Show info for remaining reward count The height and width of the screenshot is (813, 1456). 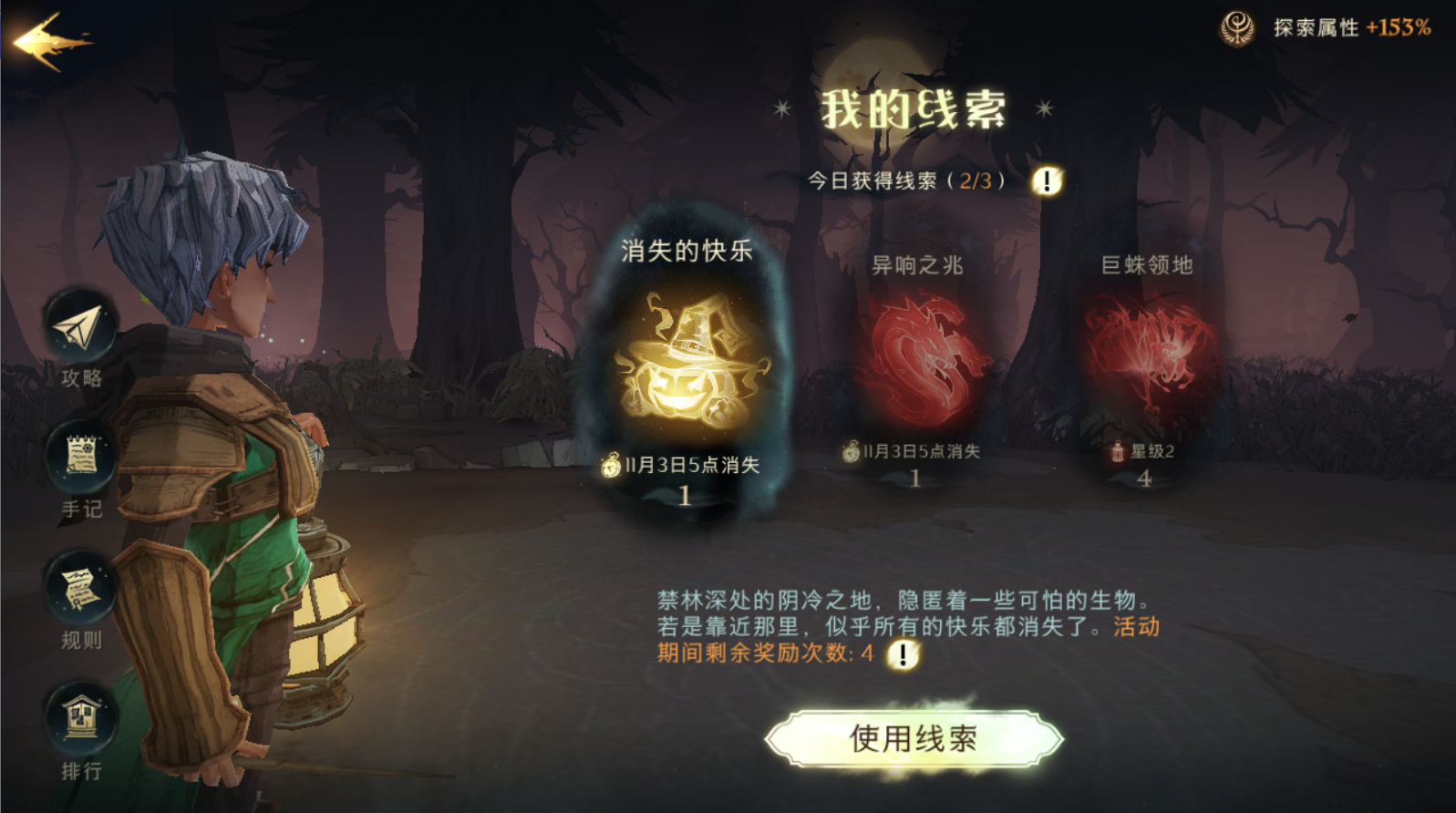[x=903, y=653]
